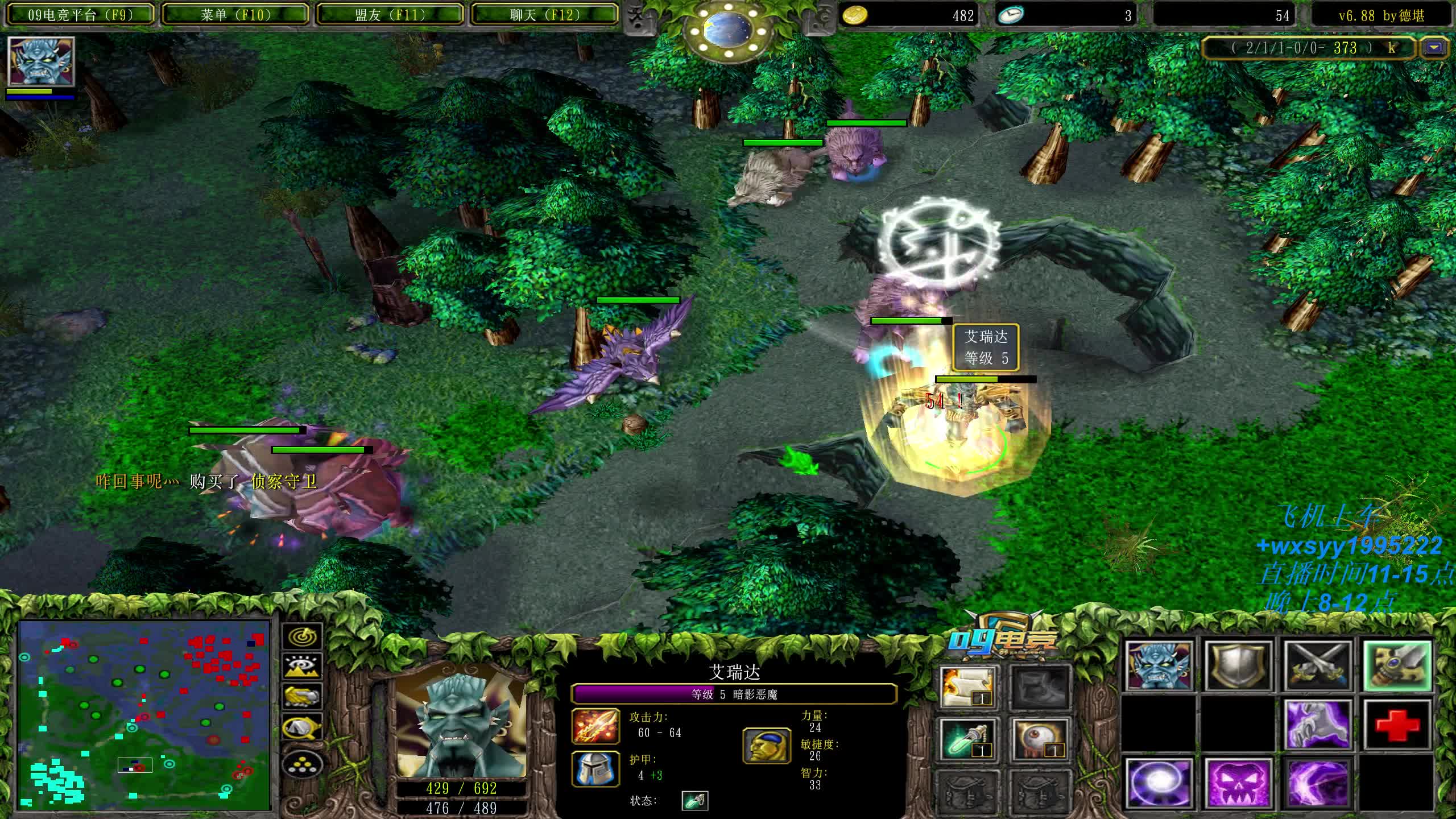Viewport: 1456px width, 819px height.
Task: Select the hero portrait icon at top-left
Action: [x=41, y=61]
